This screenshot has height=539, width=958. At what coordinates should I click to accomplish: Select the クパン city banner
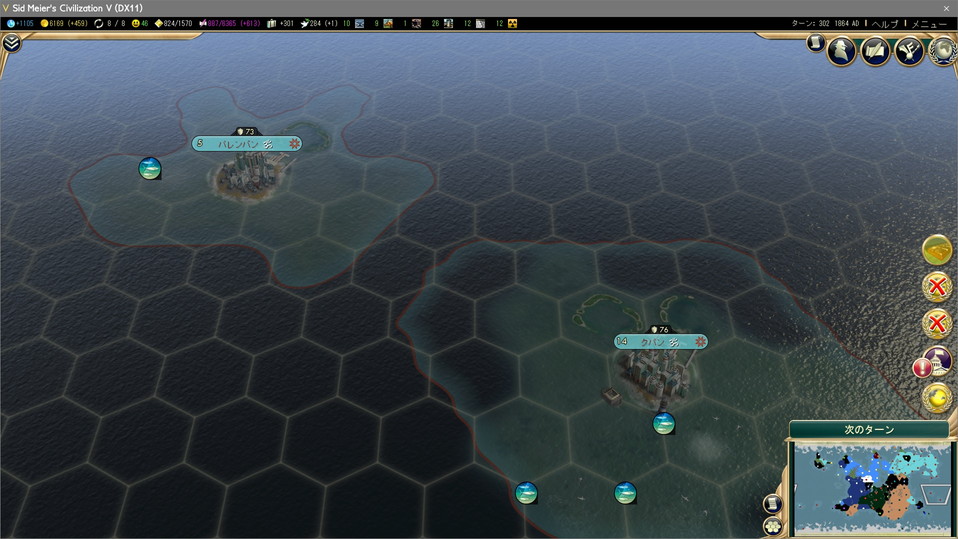point(660,342)
